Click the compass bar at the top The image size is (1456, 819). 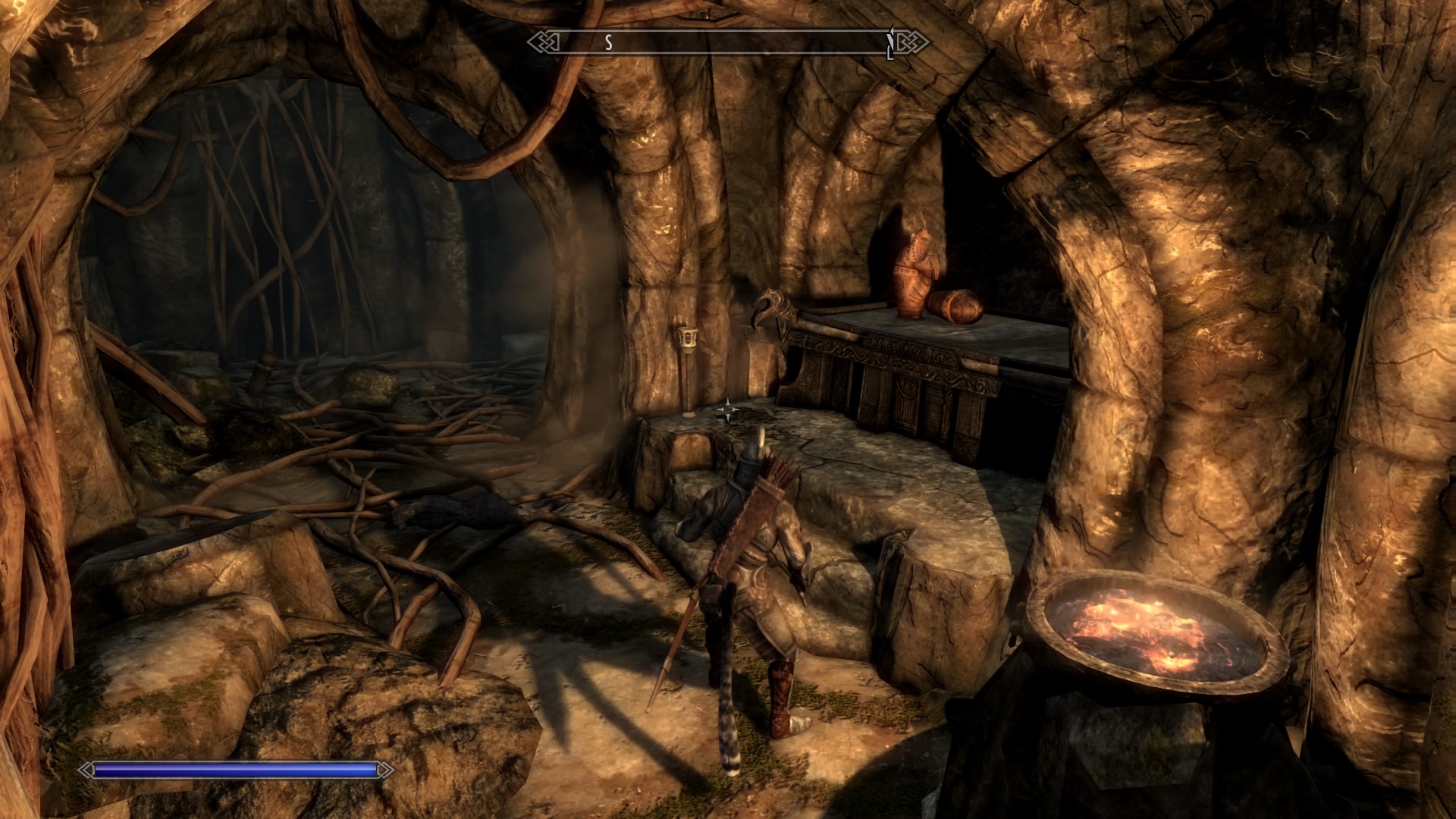point(728,42)
